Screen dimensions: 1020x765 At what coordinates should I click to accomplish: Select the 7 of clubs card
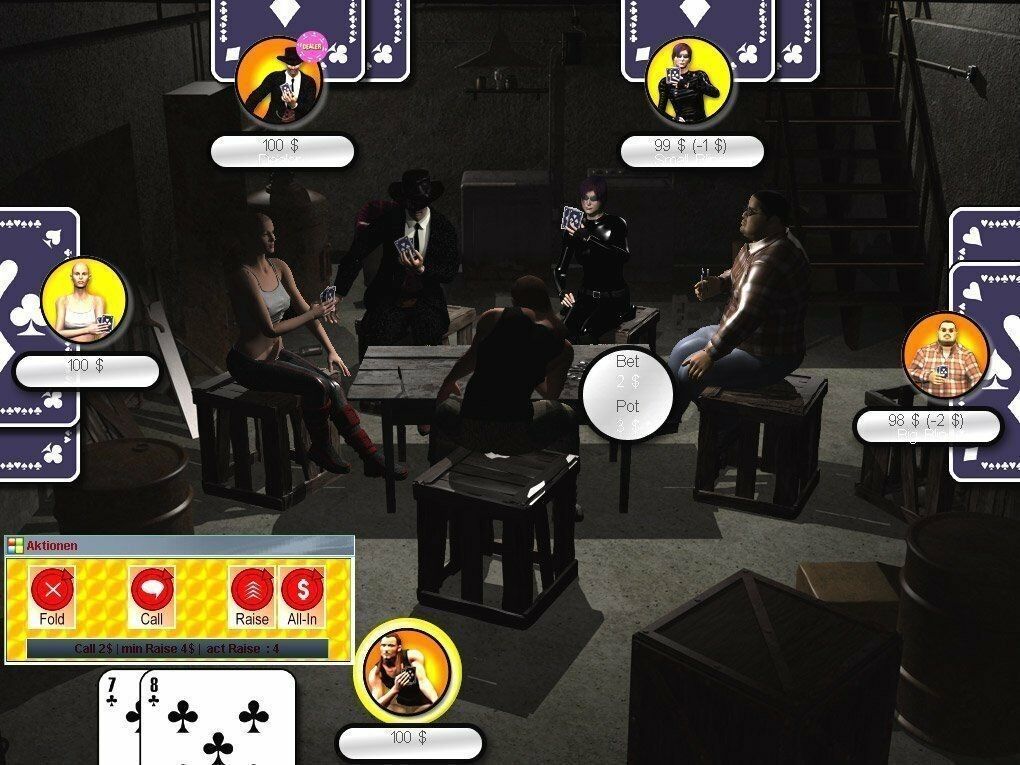click(x=118, y=718)
